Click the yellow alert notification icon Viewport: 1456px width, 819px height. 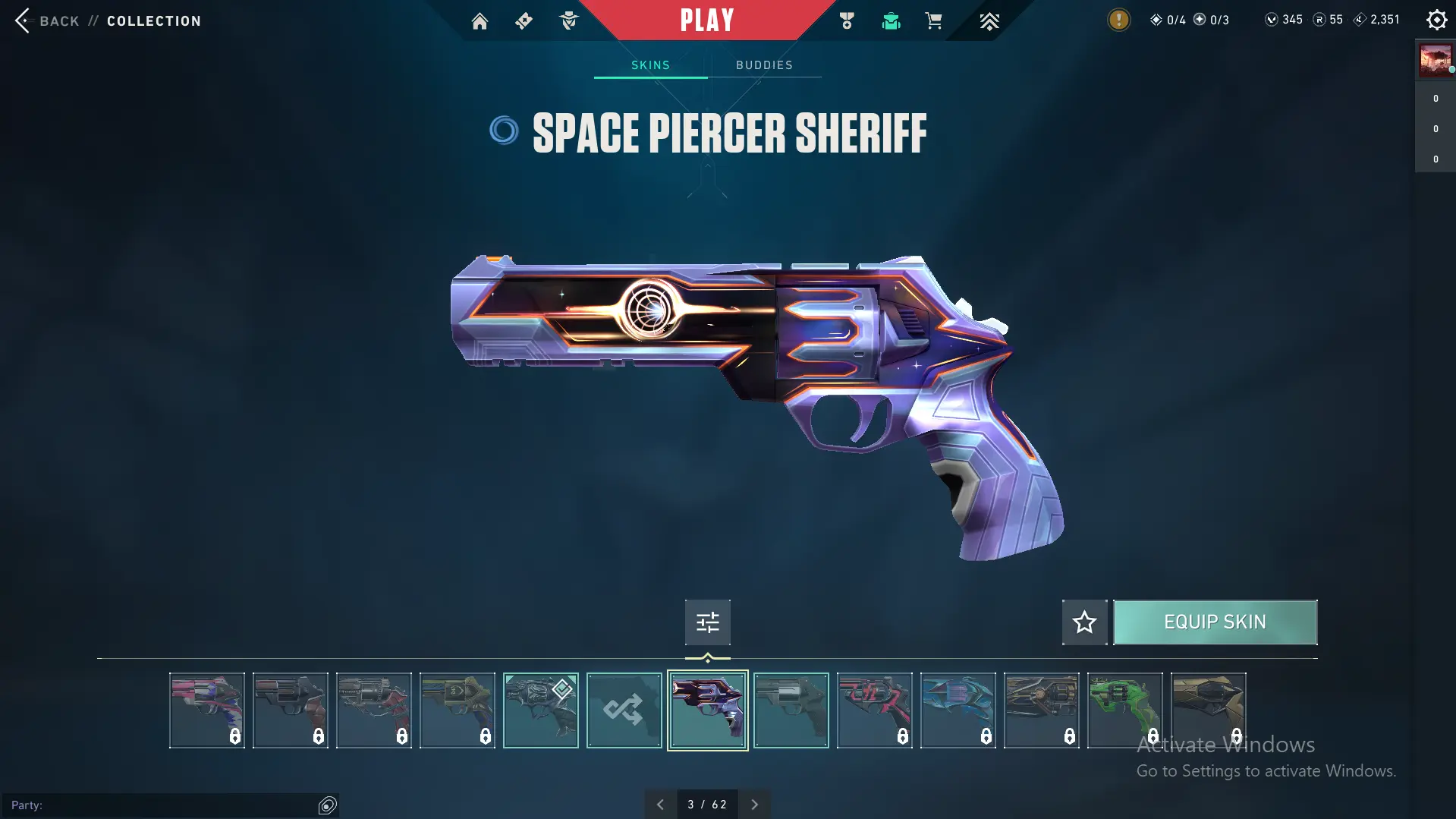1118,20
